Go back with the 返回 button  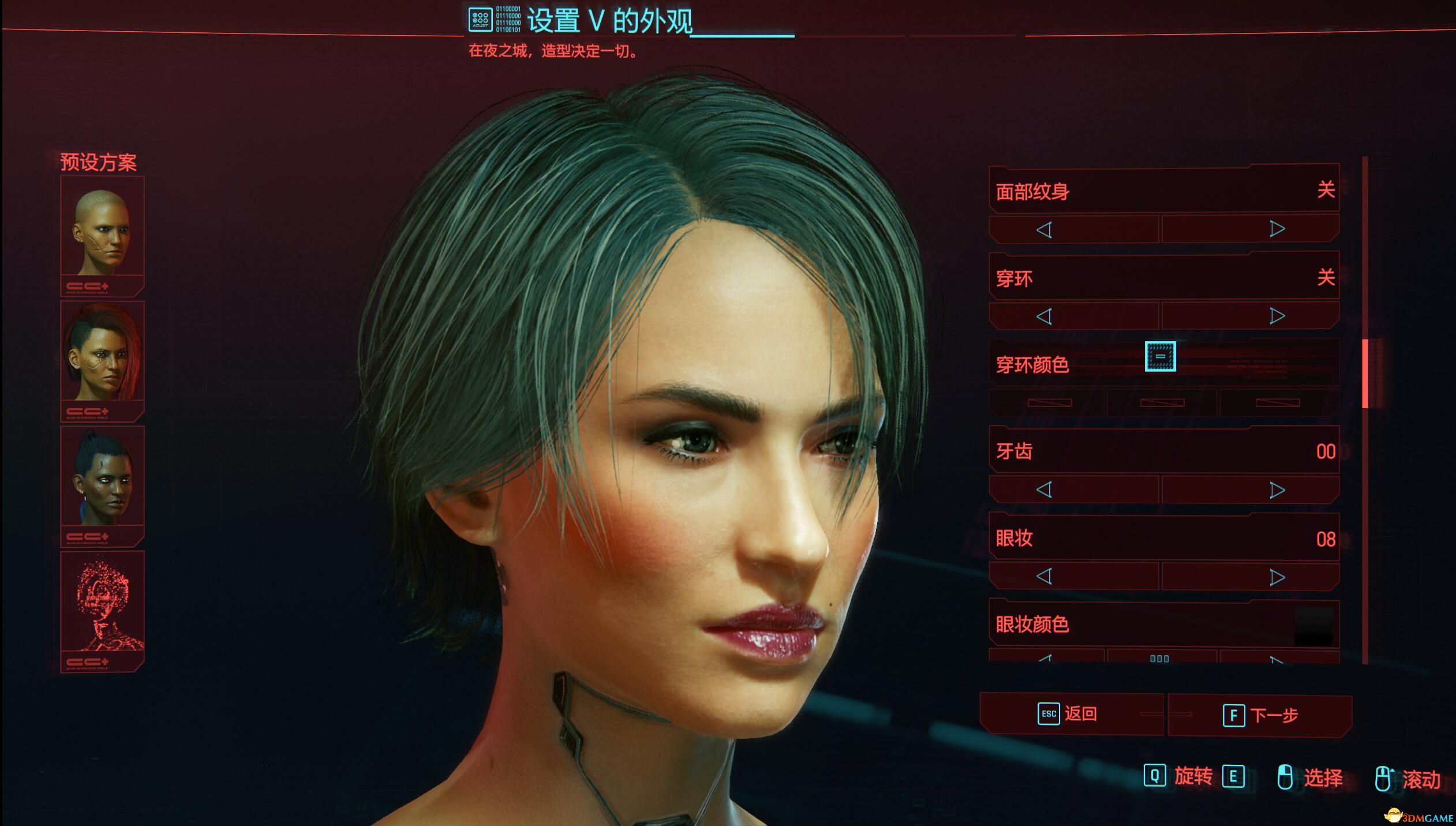[x=1071, y=714]
